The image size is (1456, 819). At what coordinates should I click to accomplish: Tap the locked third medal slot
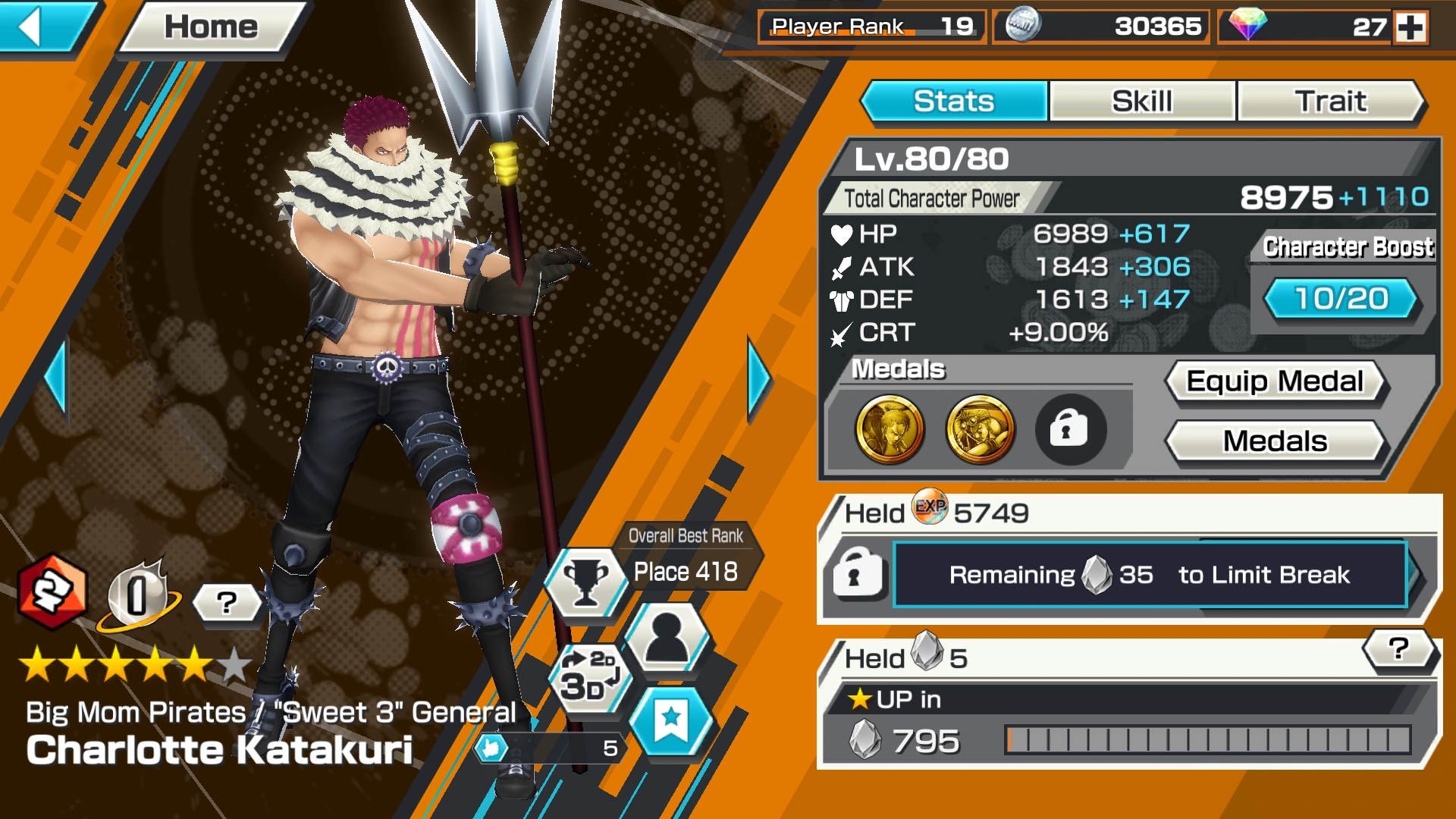coord(1070,430)
